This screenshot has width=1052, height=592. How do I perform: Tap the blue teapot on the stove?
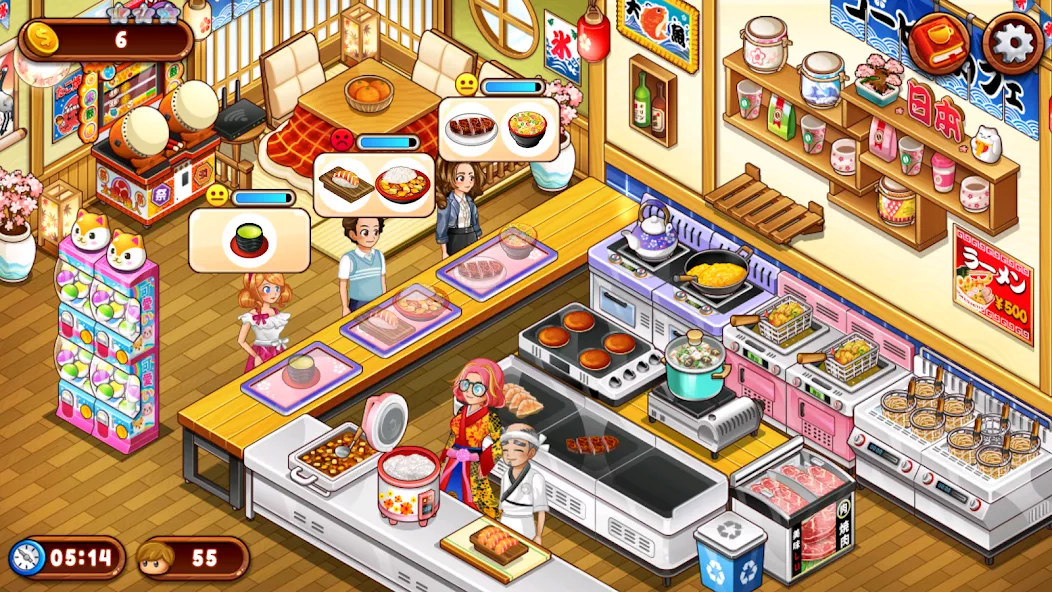pos(655,230)
